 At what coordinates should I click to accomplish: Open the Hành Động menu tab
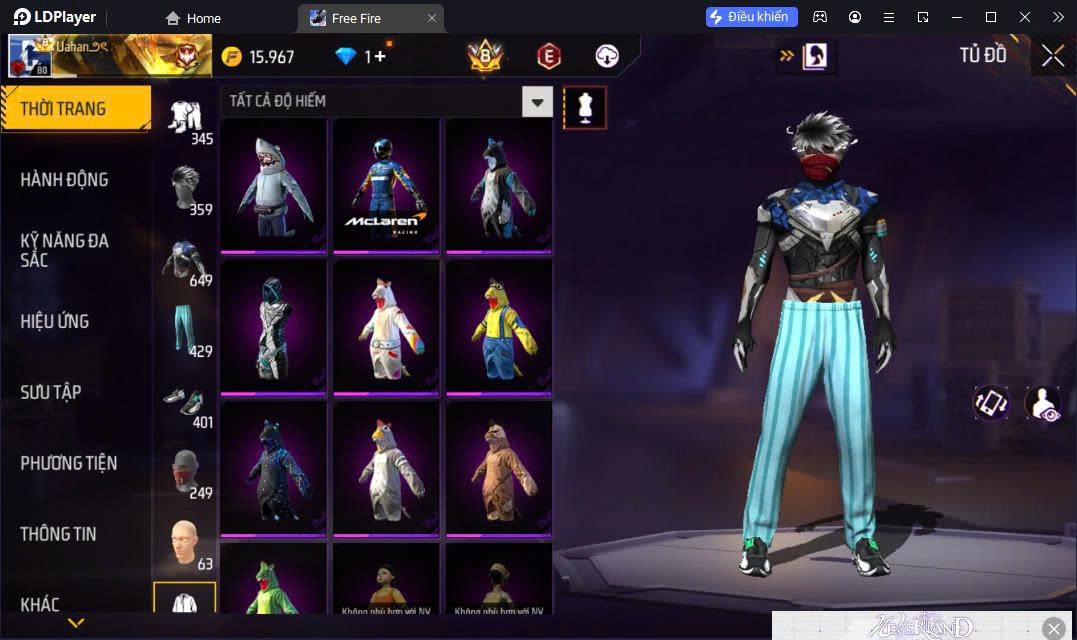(x=64, y=180)
